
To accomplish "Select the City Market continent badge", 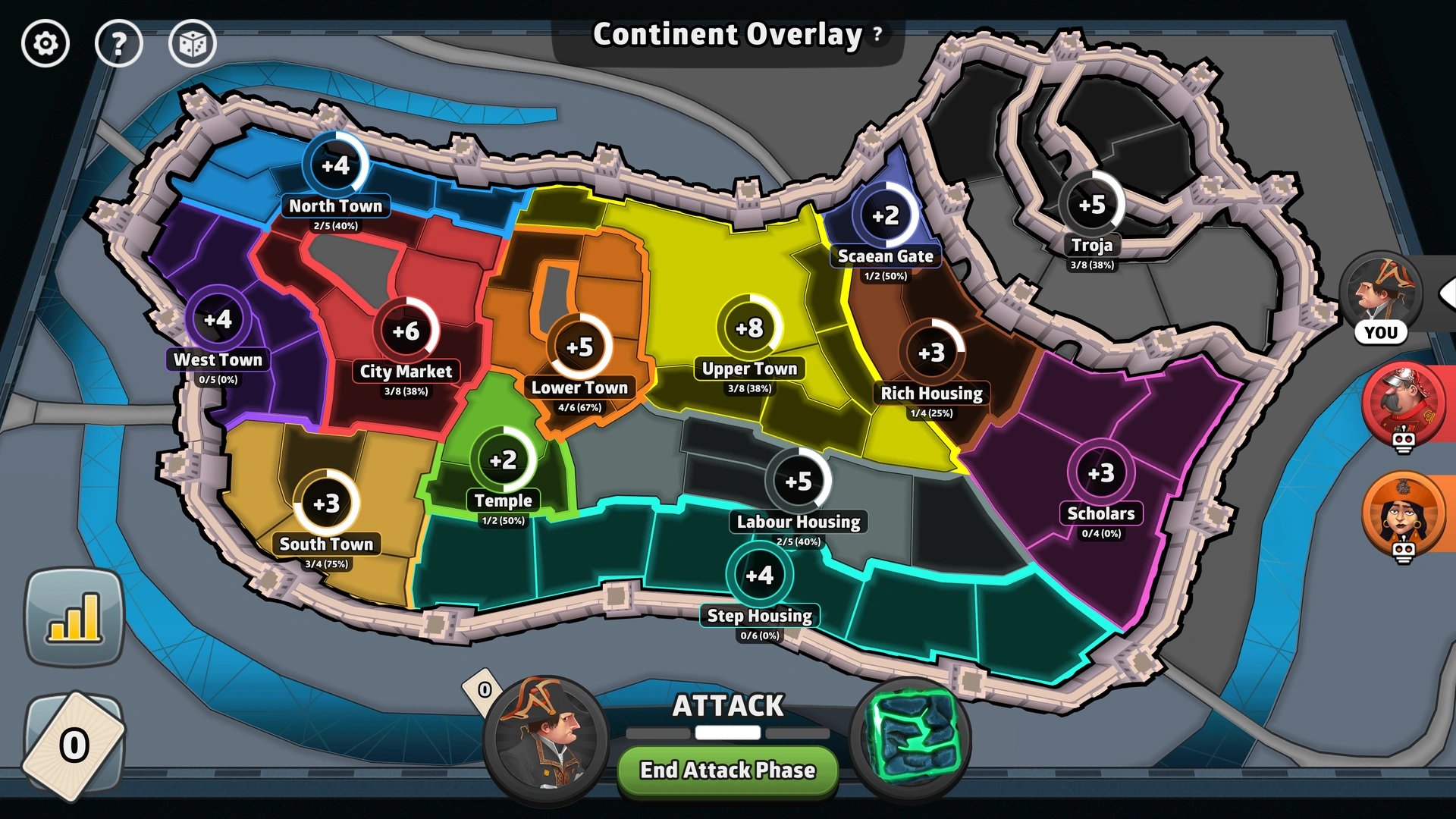I will click(x=407, y=331).
